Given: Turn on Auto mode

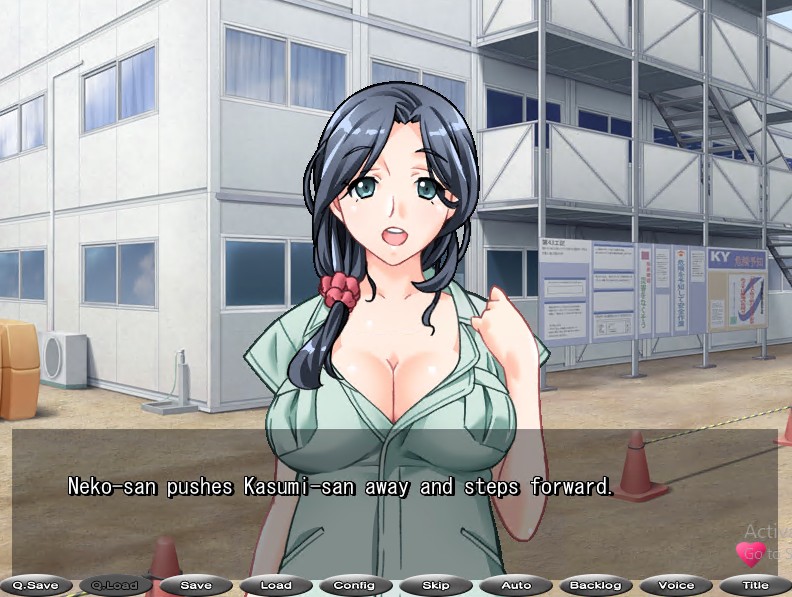Looking at the screenshot, I should point(516,585).
